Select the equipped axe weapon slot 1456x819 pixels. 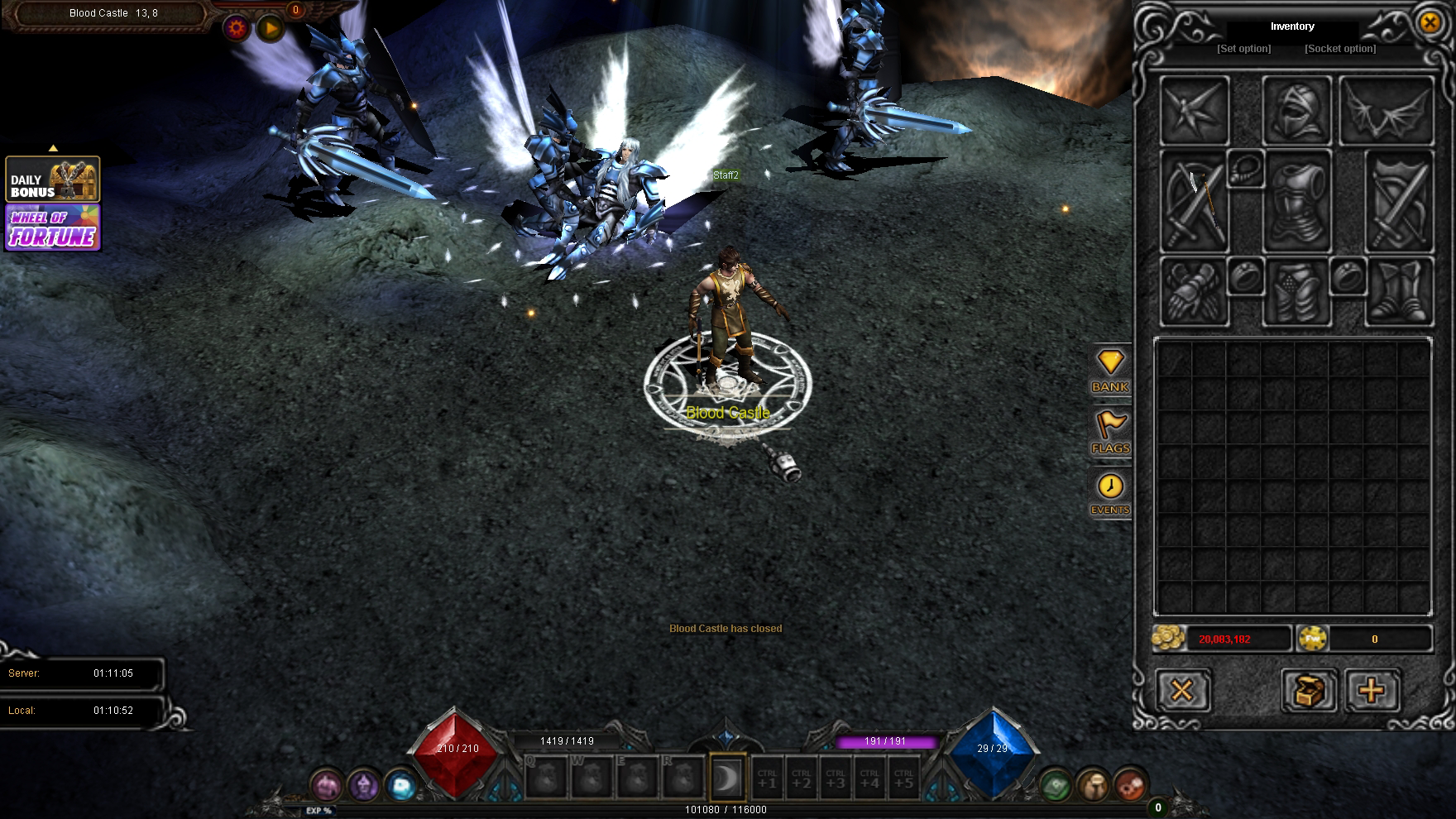(x=1195, y=201)
